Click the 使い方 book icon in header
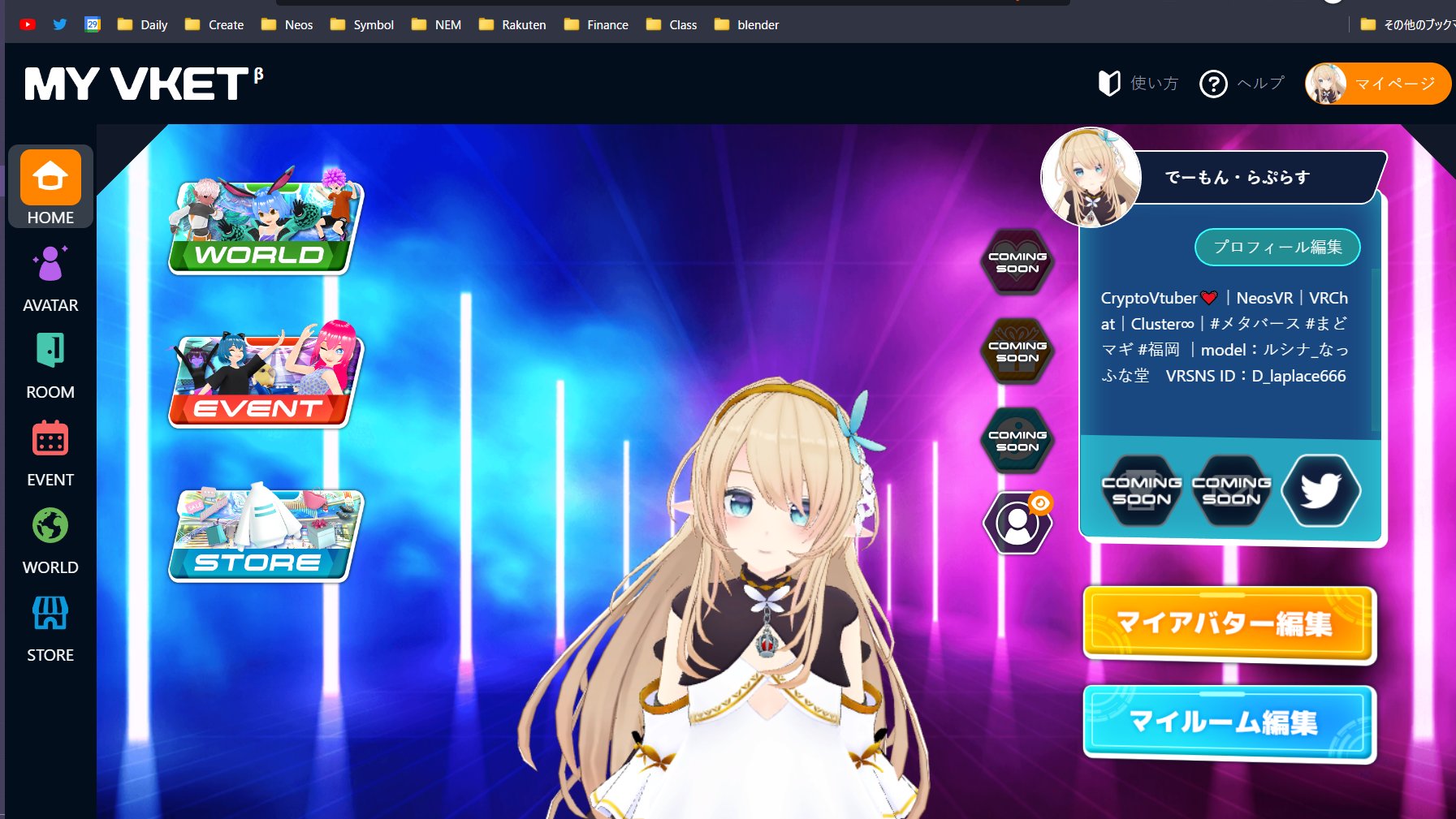This screenshot has height=819, width=1456. [x=1109, y=83]
